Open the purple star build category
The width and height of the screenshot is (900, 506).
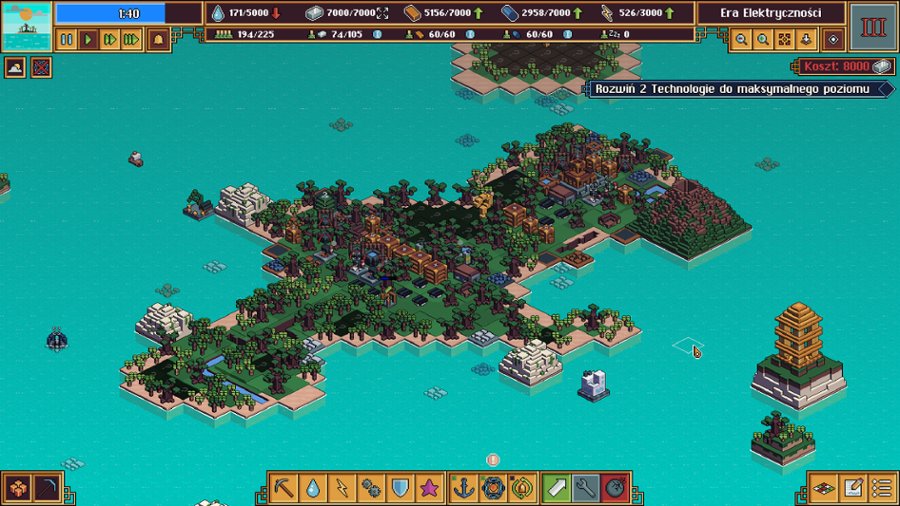429,488
